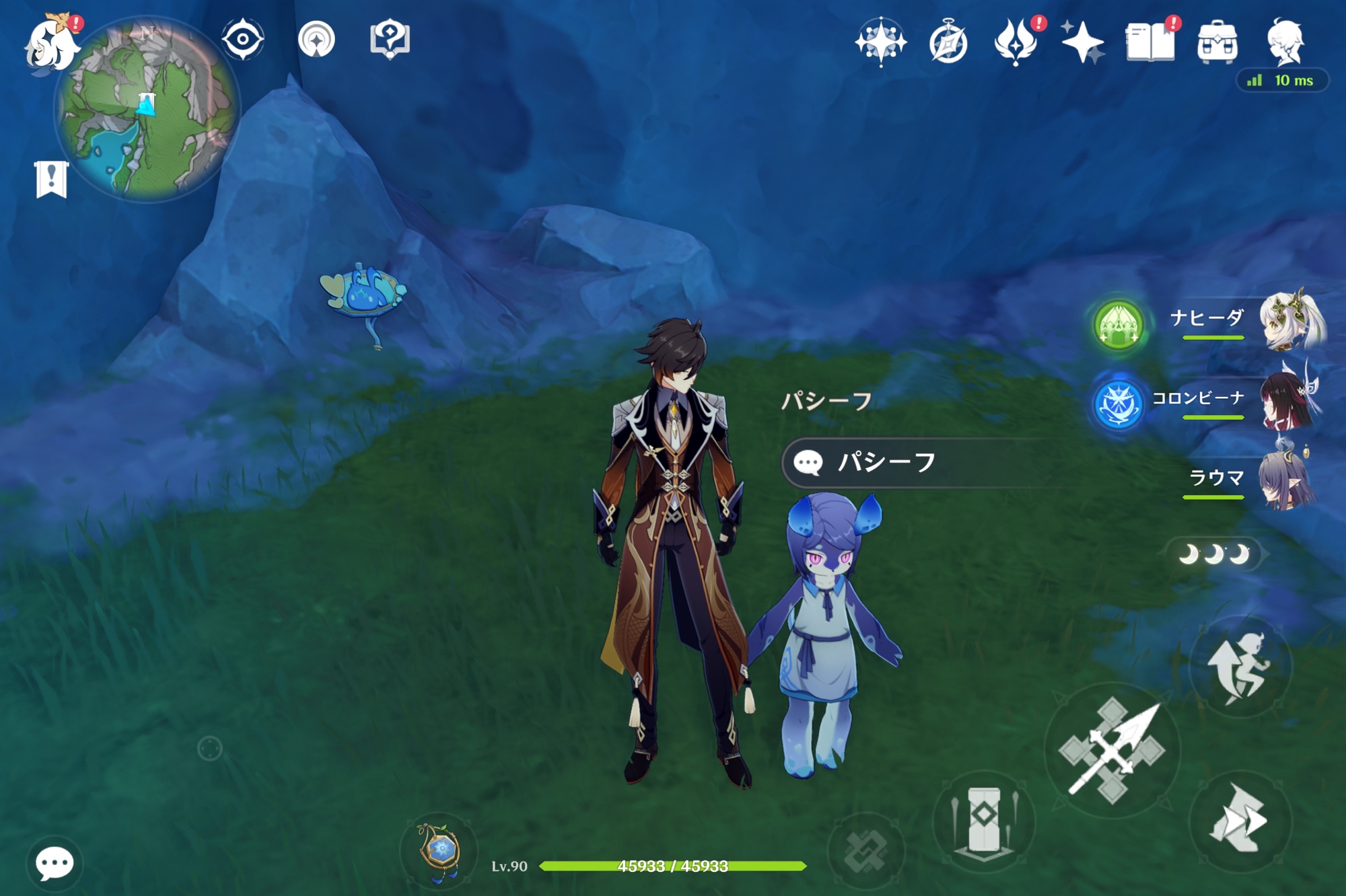Open the backpack inventory
The image size is (1346, 896).
click(x=1217, y=42)
